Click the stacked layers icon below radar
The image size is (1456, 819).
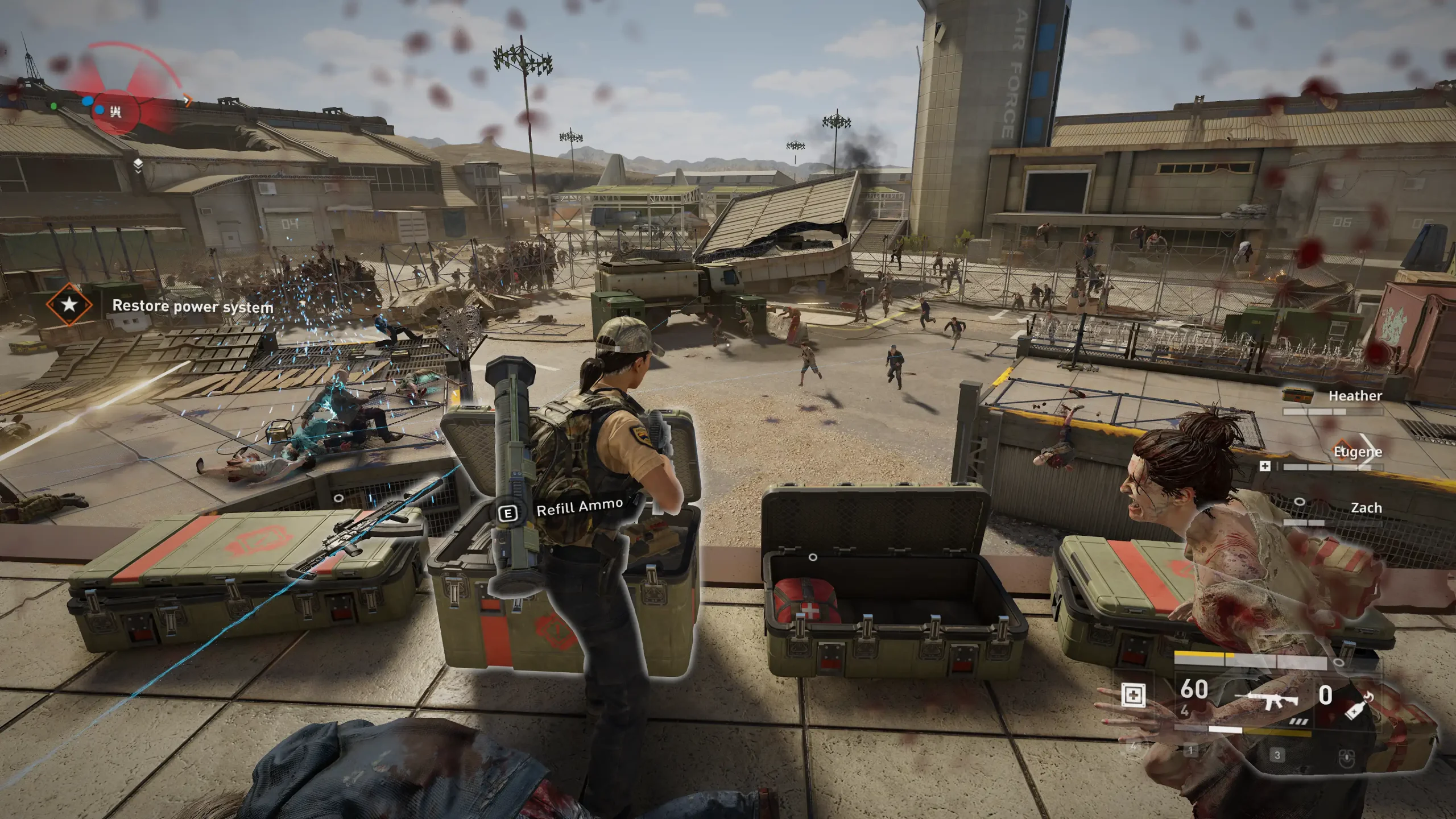click(x=138, y=165)
